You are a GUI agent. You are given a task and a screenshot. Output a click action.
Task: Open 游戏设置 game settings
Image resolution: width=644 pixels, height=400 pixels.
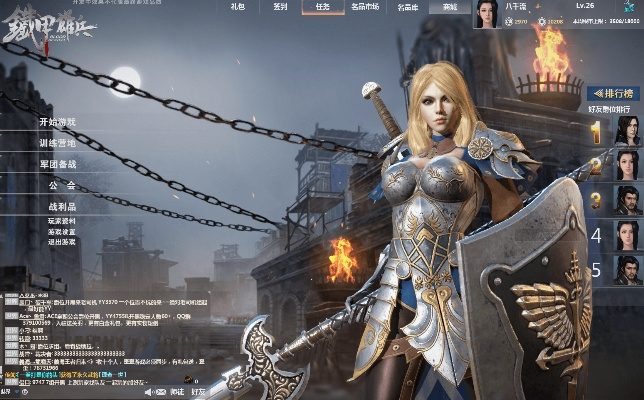62,231
